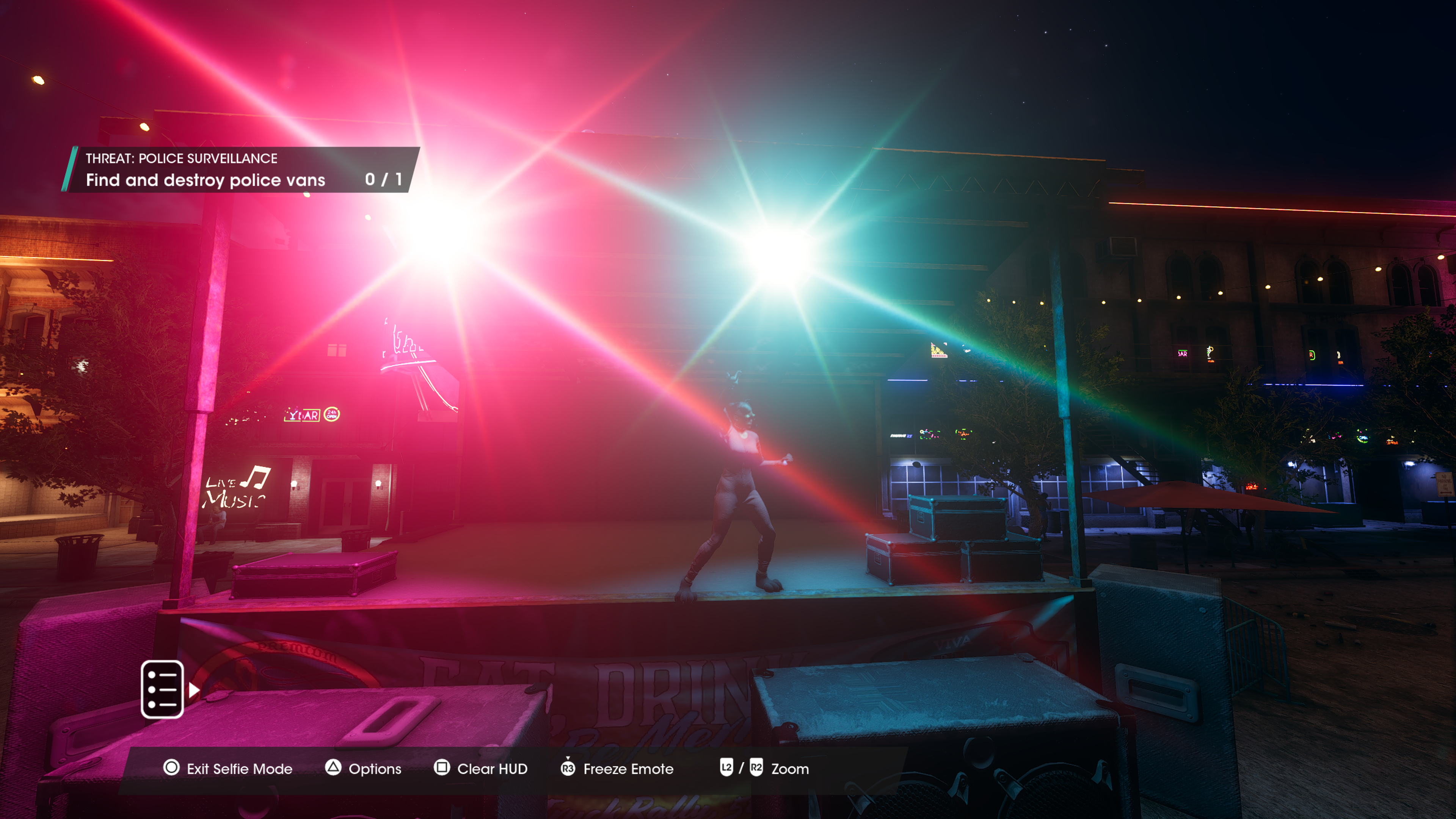Open the emote list icon
Screen dimensions: 1456x819
[x=162, y=689]
